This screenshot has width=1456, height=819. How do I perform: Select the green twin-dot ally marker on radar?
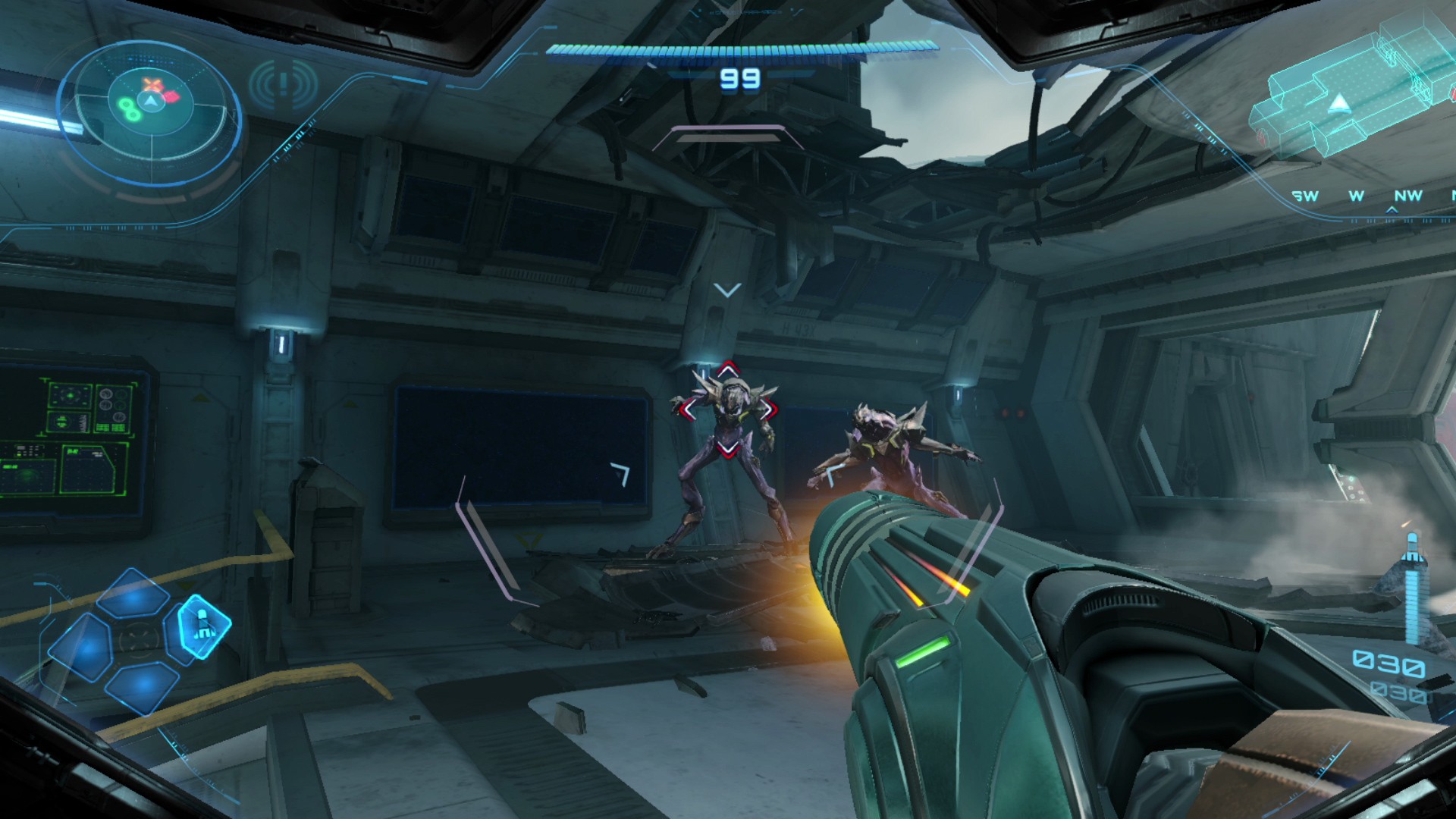tap(129, 108)
